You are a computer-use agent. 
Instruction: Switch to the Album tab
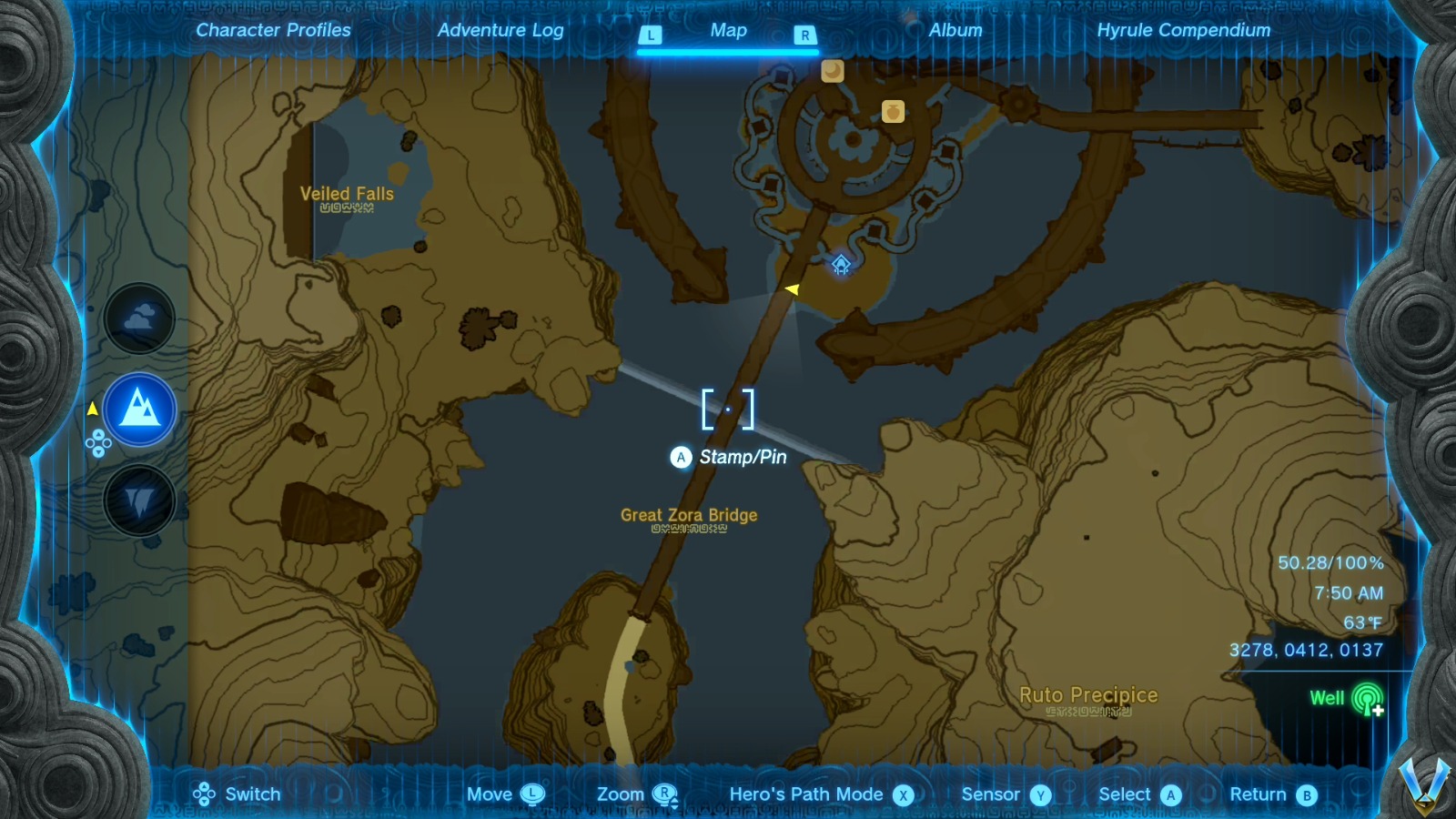click(955, 29)
